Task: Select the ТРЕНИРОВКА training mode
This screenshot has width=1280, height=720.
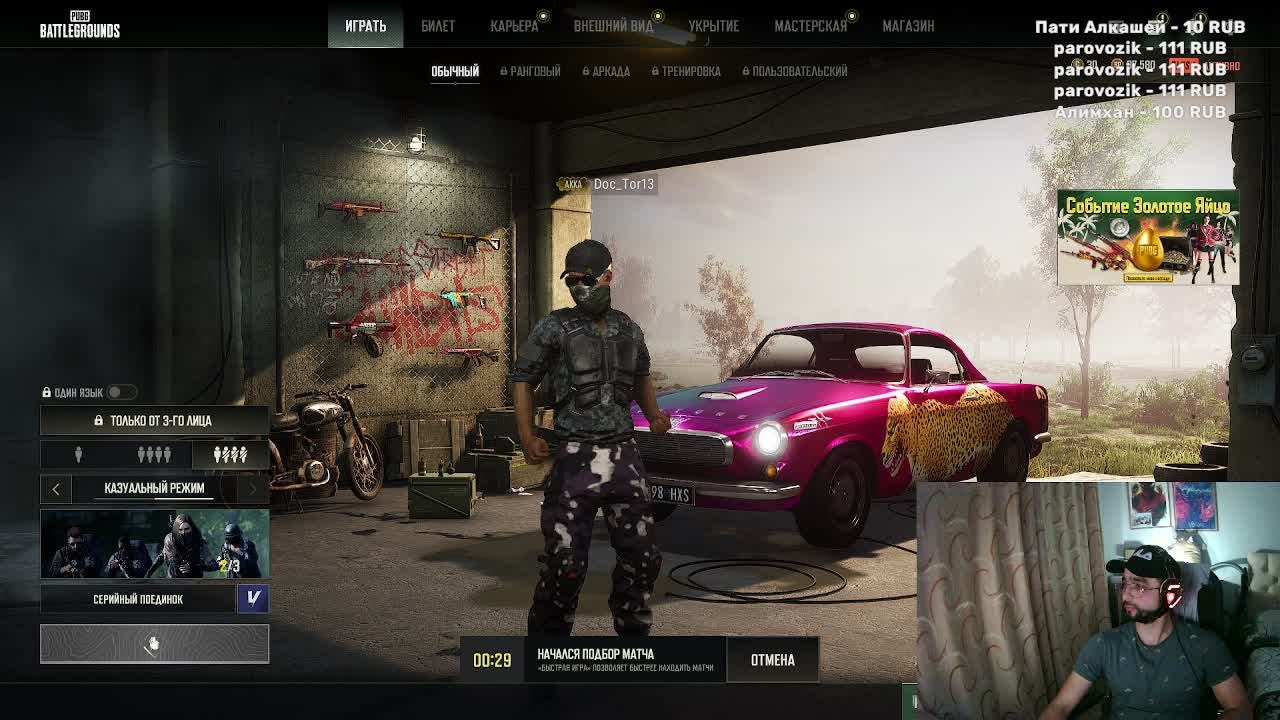Action: [x=687, y=71]
